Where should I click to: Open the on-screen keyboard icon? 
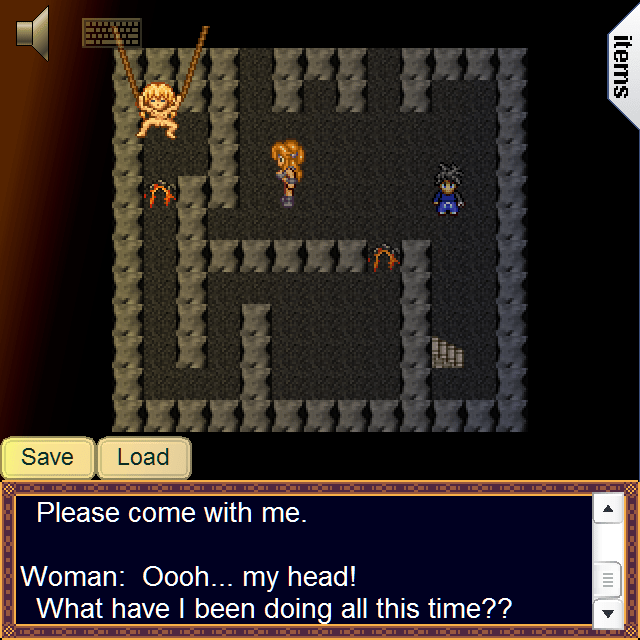click(x=110, y=32)
